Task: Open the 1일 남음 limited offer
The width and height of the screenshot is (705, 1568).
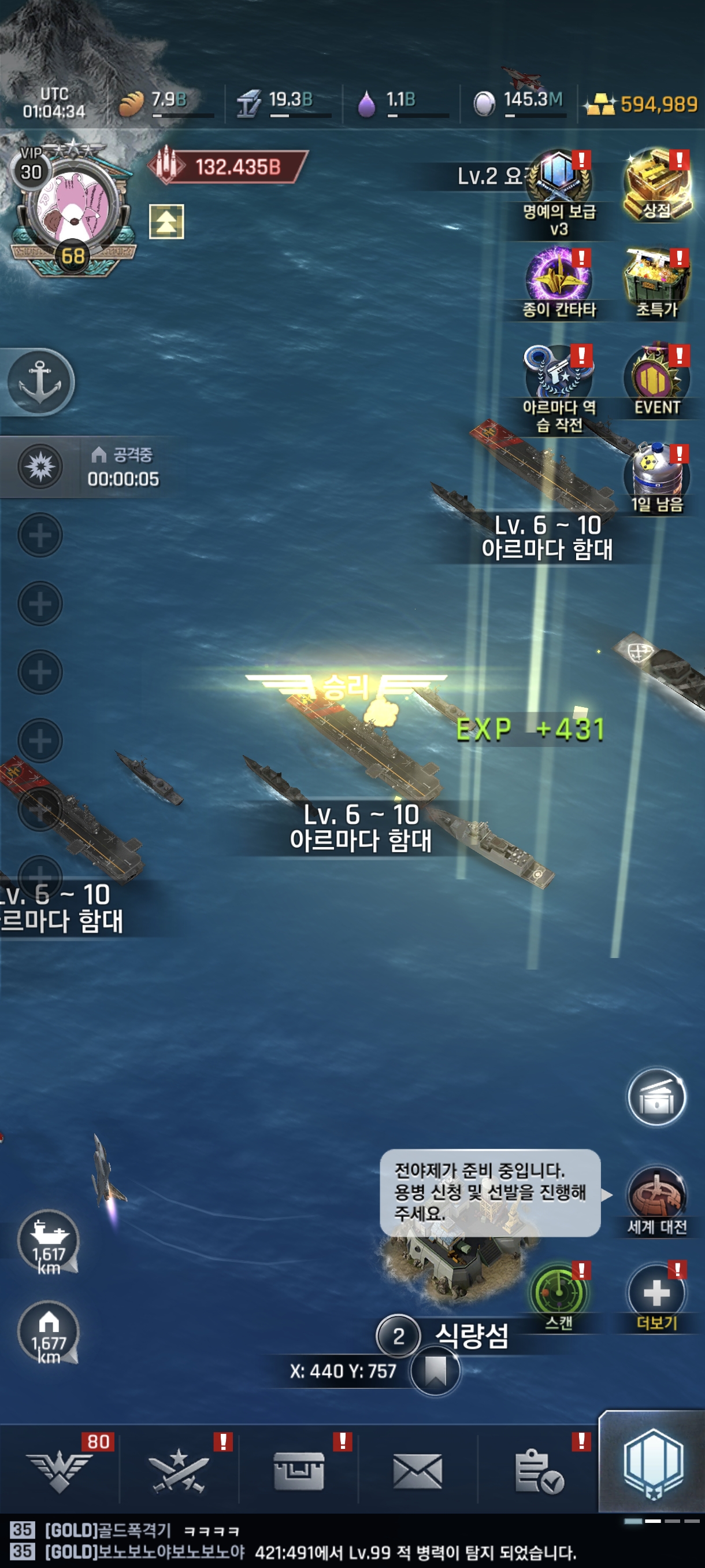Action: click(656, 478)
